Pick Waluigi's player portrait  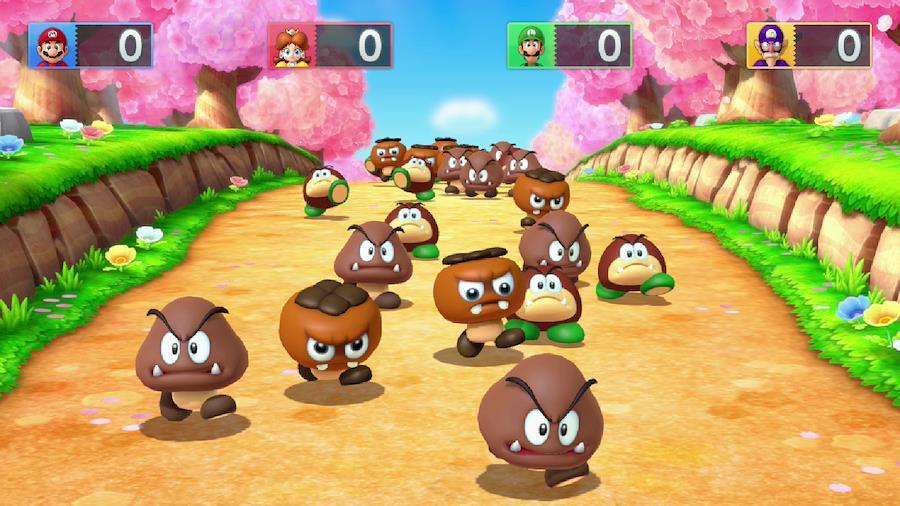[769, 46]
